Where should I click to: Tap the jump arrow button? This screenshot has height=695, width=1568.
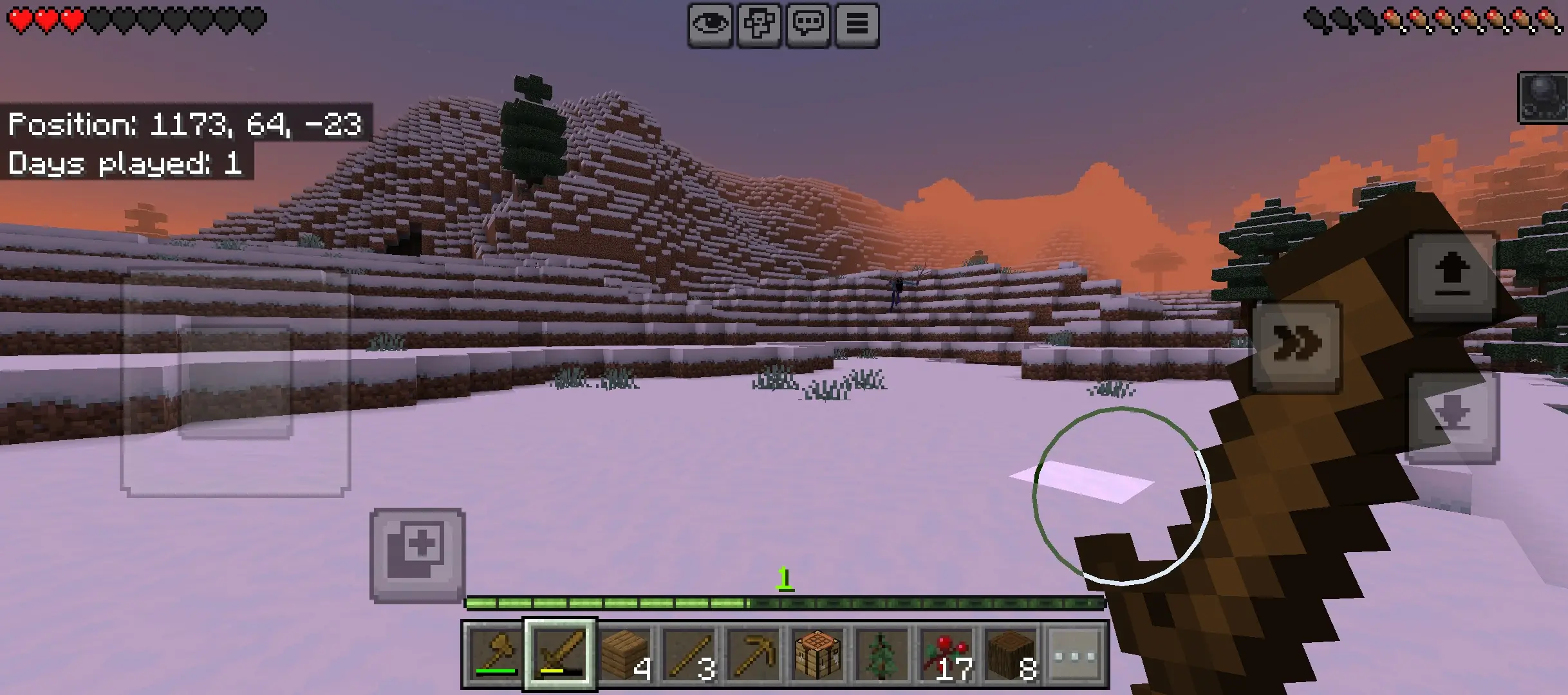1452,276
